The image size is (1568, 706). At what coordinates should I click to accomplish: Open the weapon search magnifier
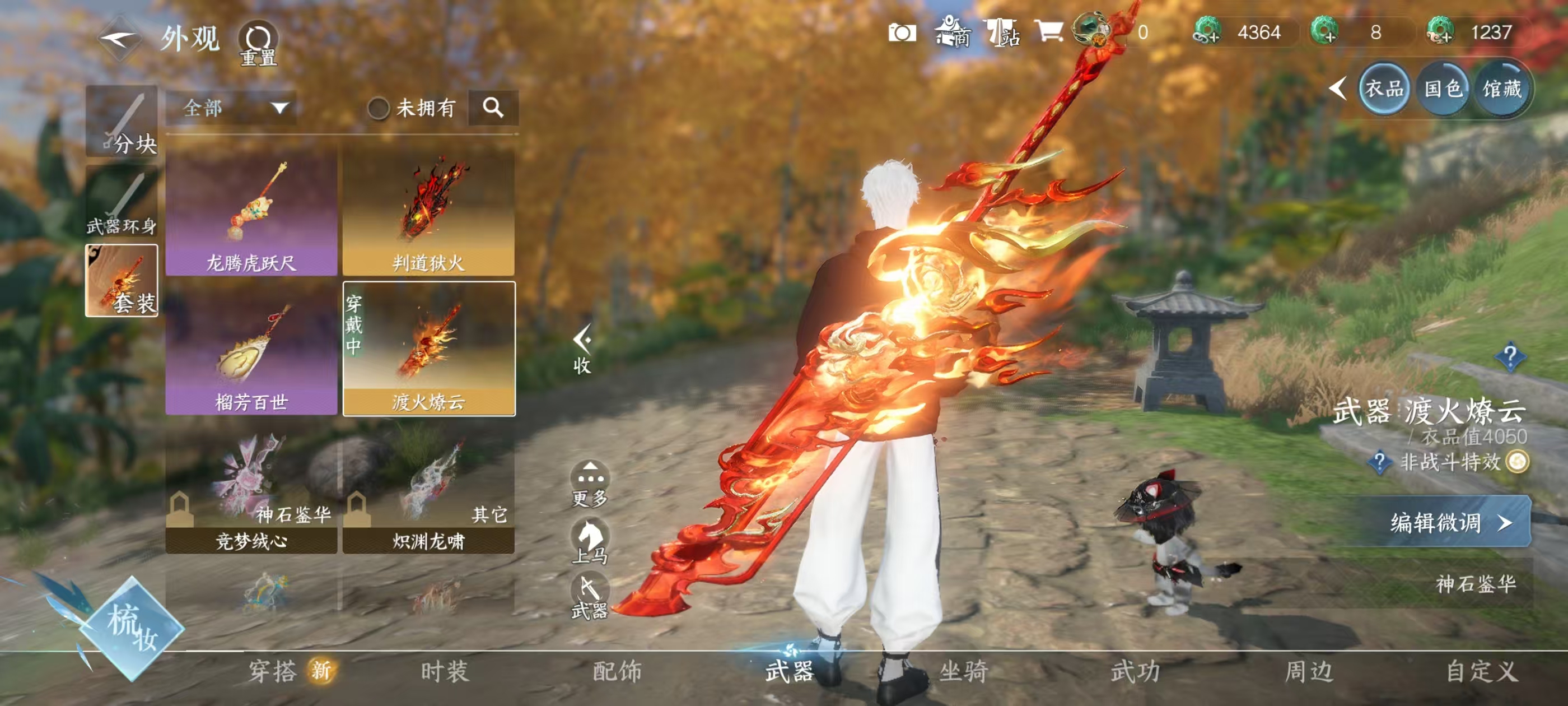493,108
